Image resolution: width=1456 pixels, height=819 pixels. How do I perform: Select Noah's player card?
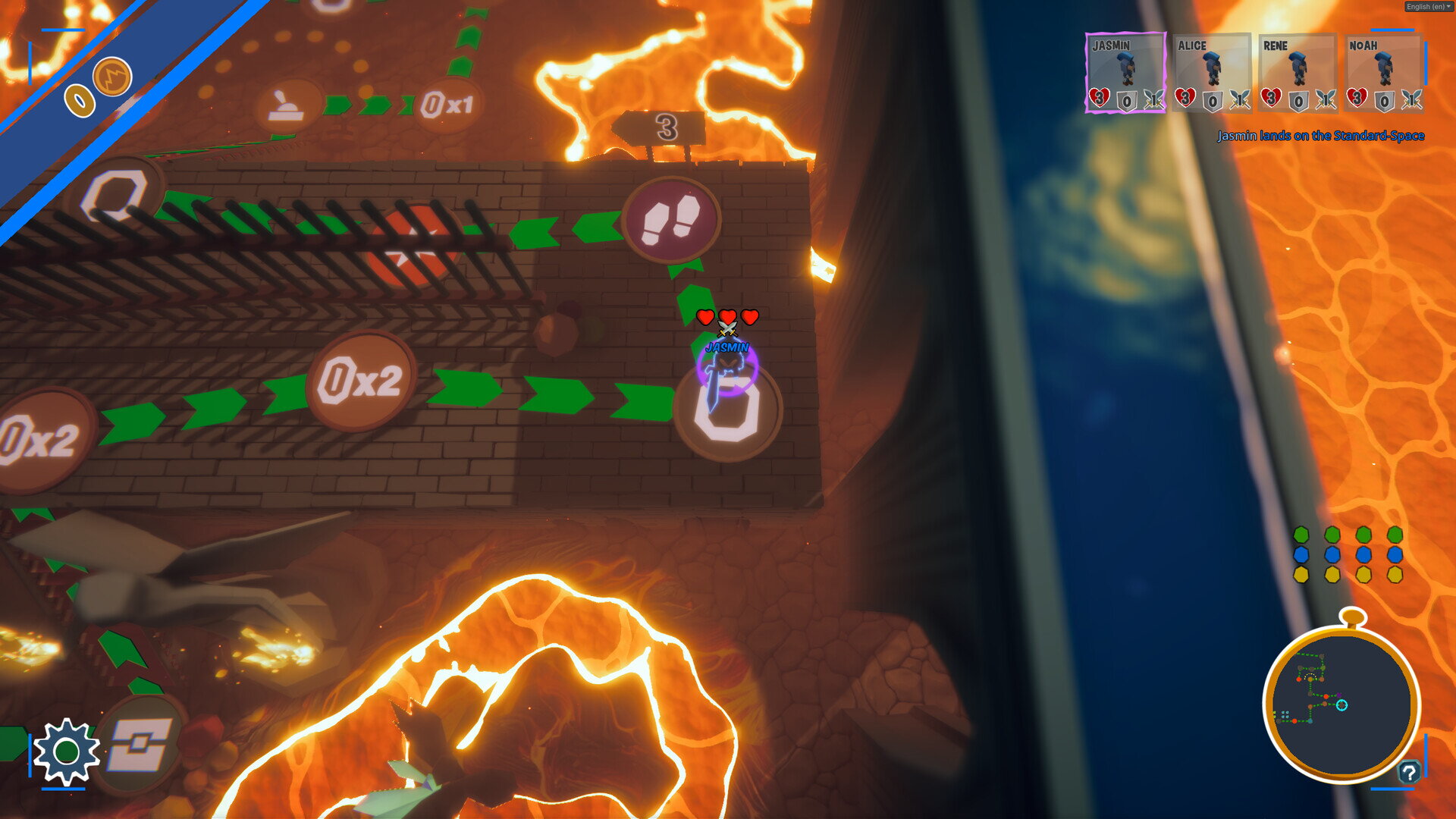point(1382,73)
